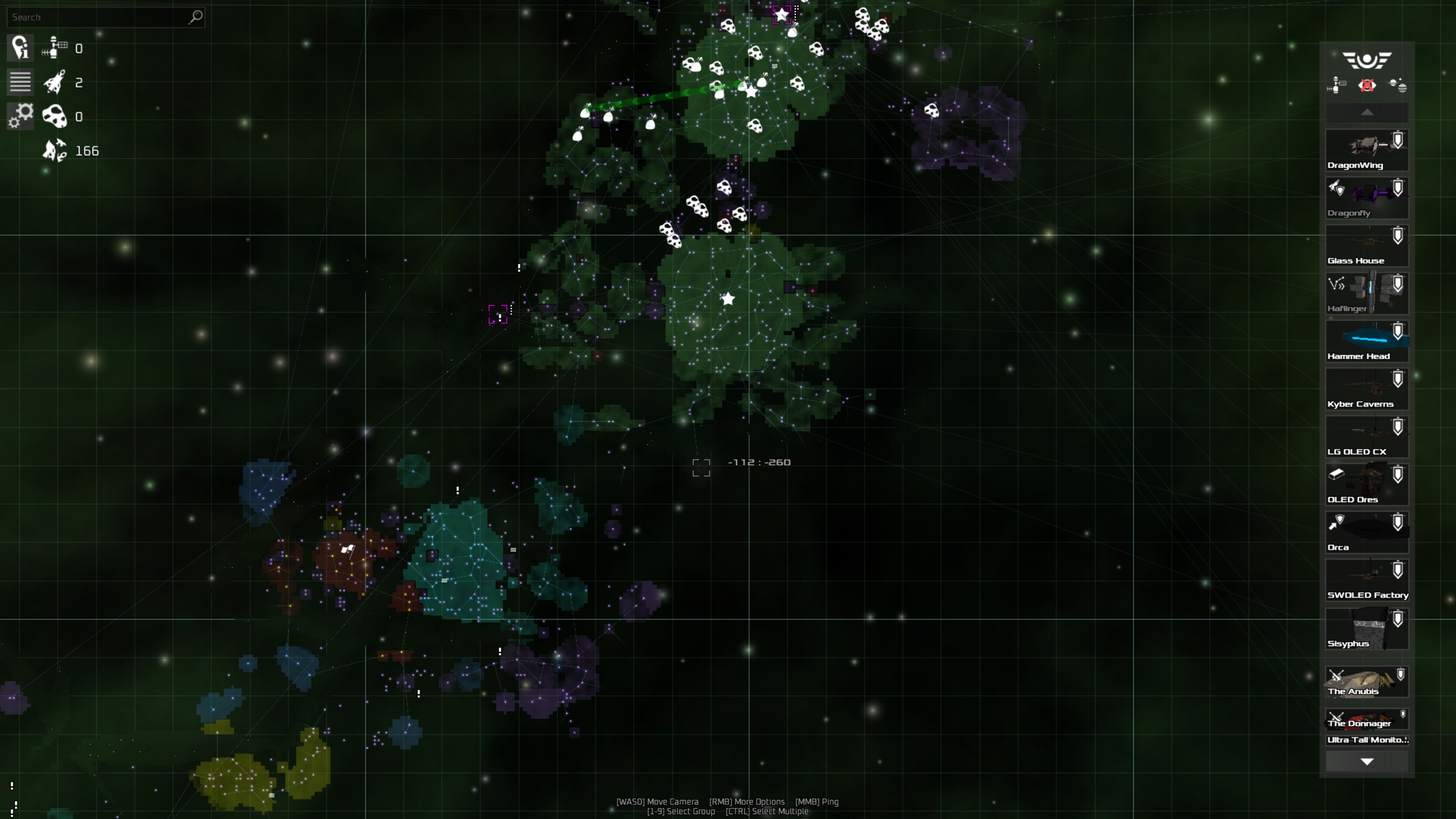Select the asteroid filter icon in the left panel
The height and width of the screenshot is (819, 1456).
pyautogui.click(x=55, y=116)
